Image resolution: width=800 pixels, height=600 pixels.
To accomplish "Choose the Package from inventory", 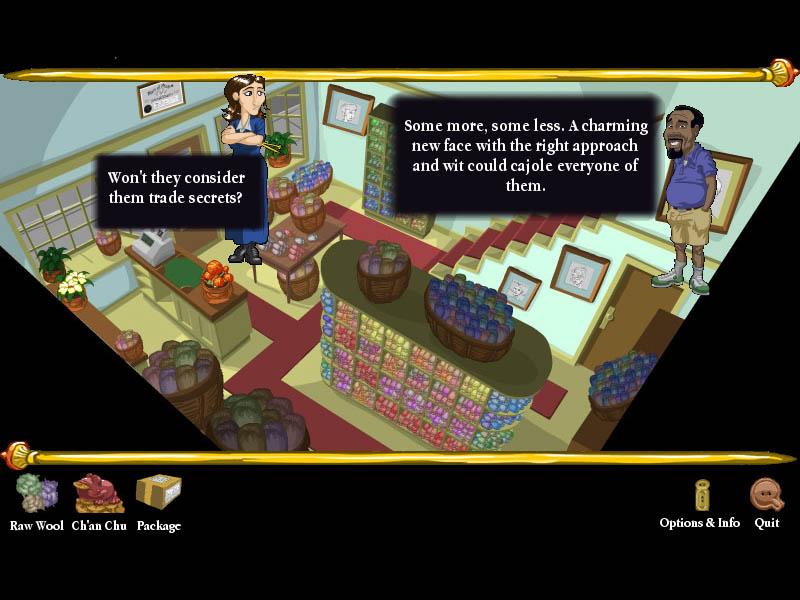I will click(158, 494).
